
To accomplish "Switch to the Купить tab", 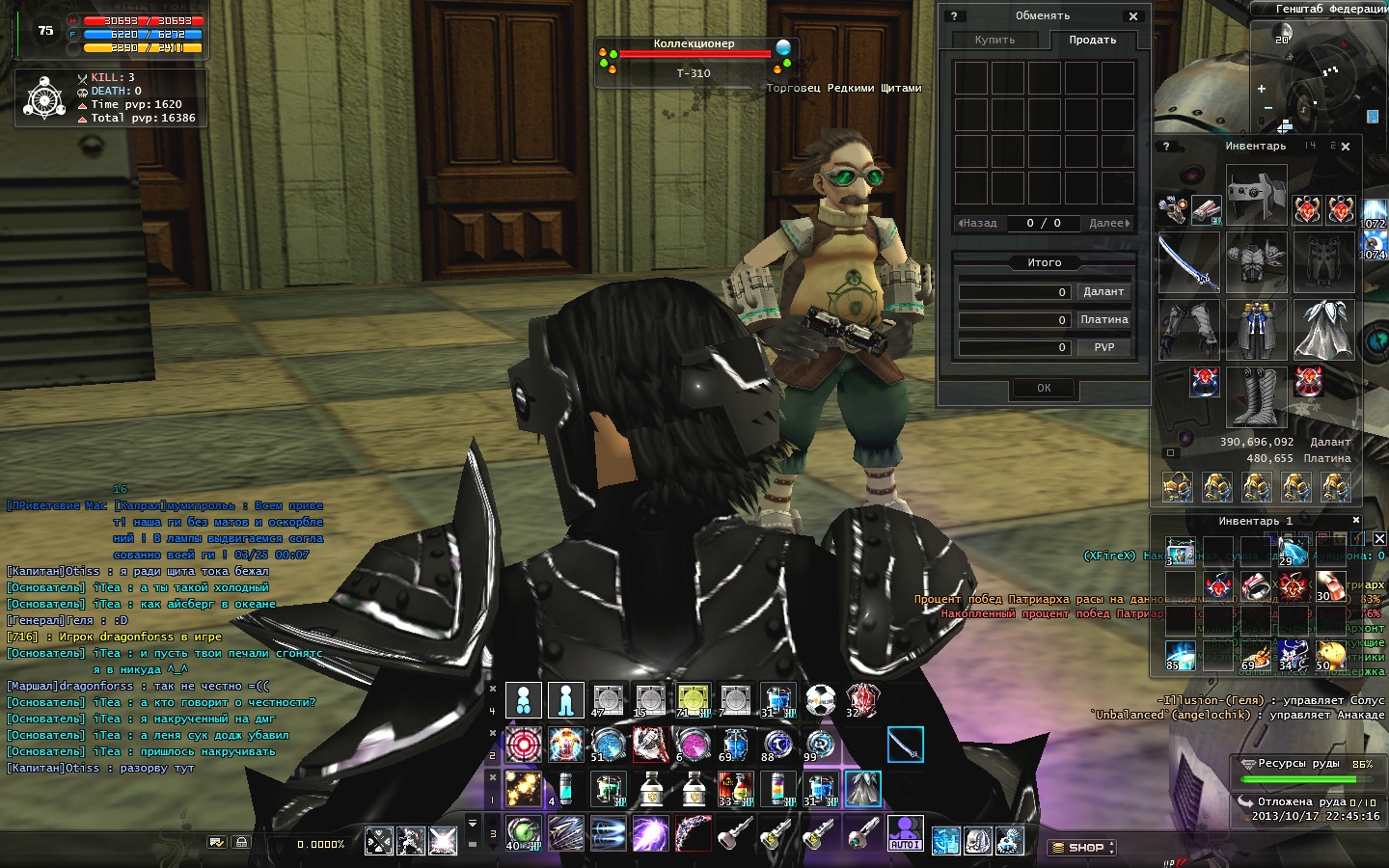I will (994, 40).
